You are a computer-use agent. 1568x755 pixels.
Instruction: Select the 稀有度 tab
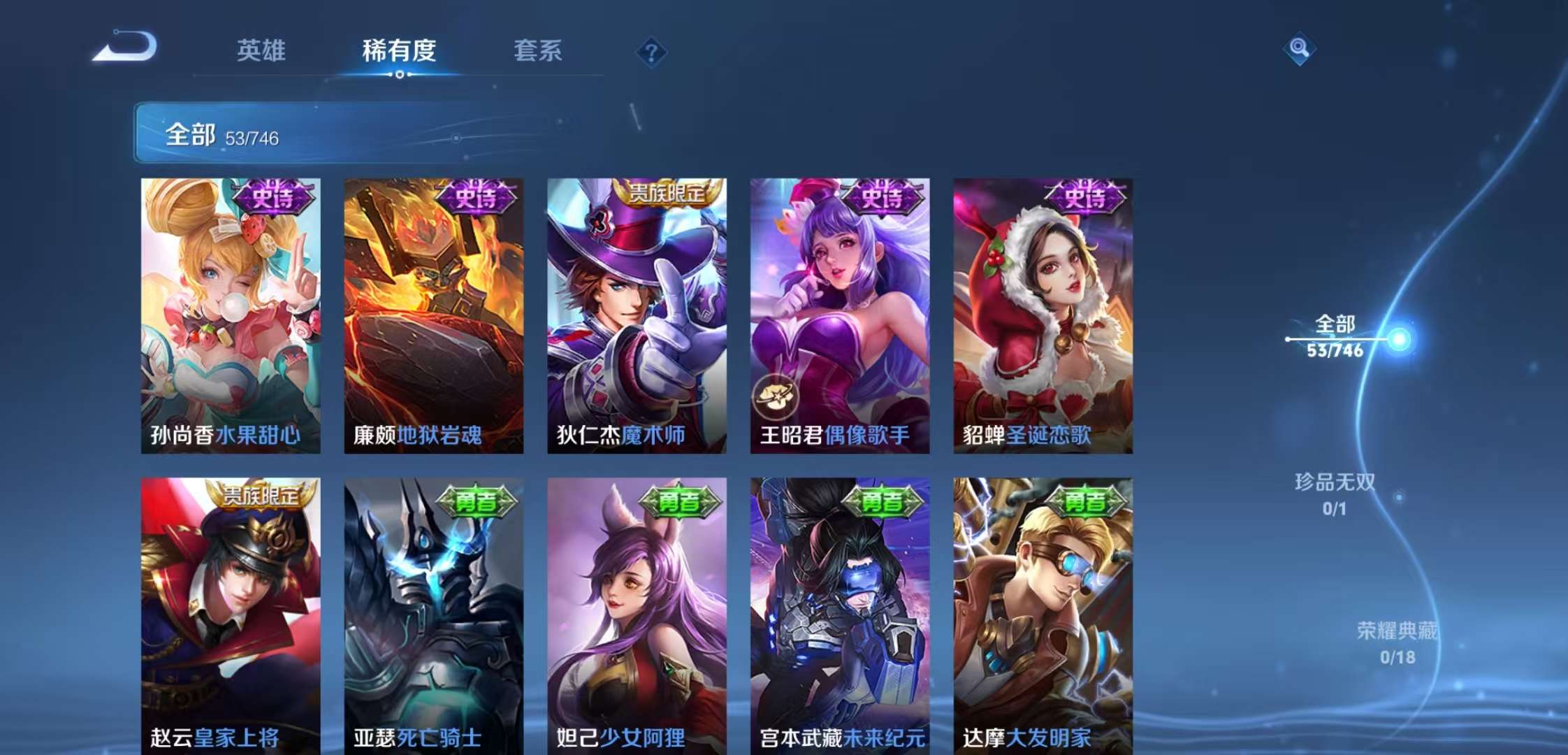399,51
